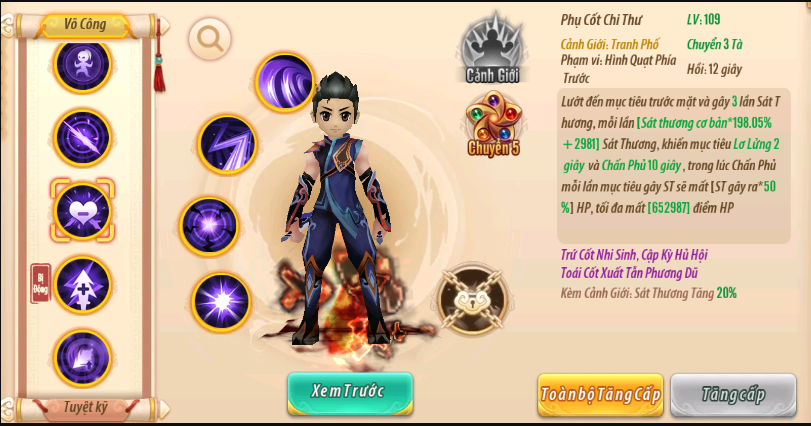Upgrade all skills with Toàn bộ Tăng Cấp
This screenshot has width=811, height=426.
coord(600,394)
